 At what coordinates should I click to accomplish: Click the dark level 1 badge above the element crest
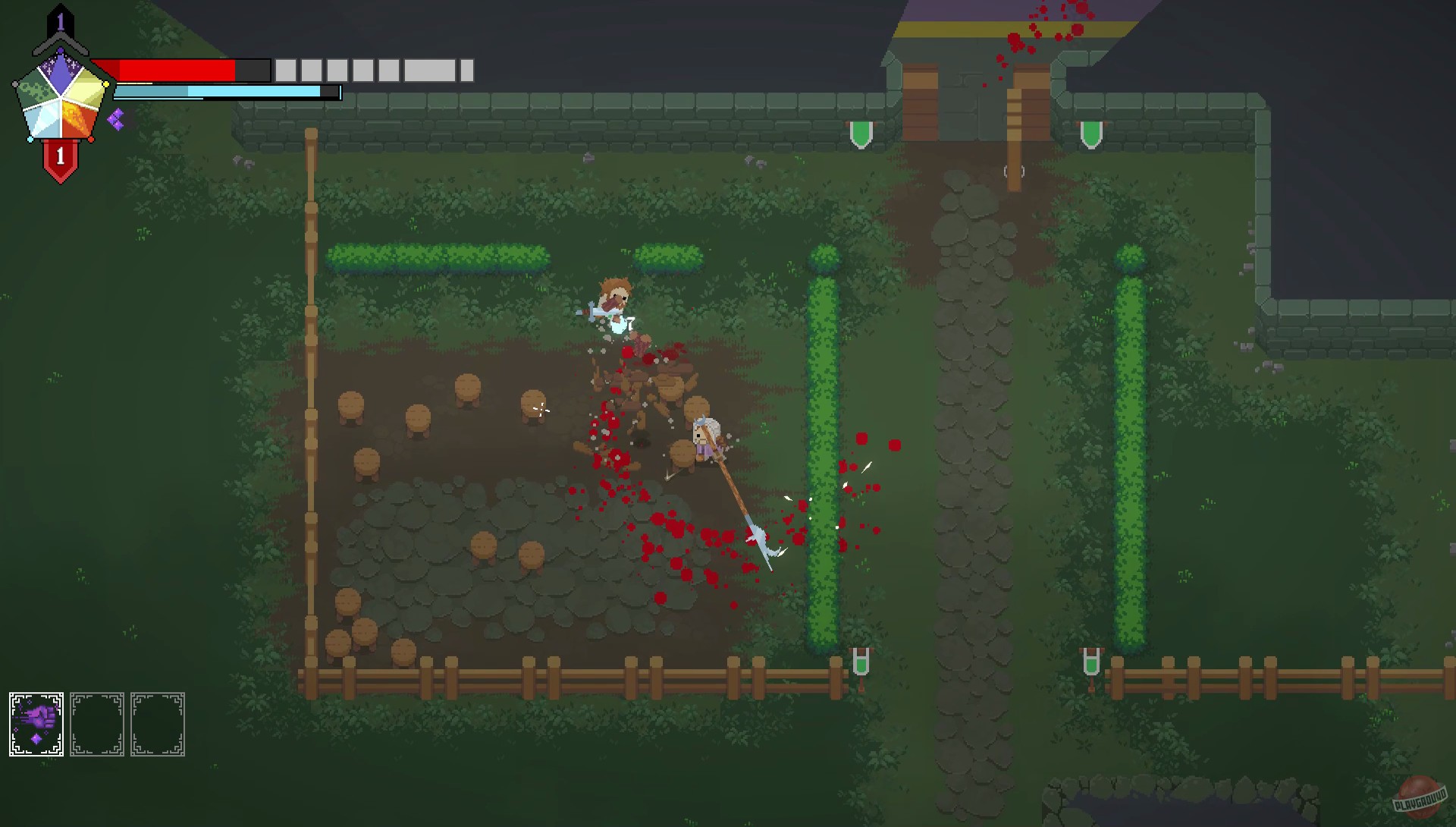click(61, 20)
